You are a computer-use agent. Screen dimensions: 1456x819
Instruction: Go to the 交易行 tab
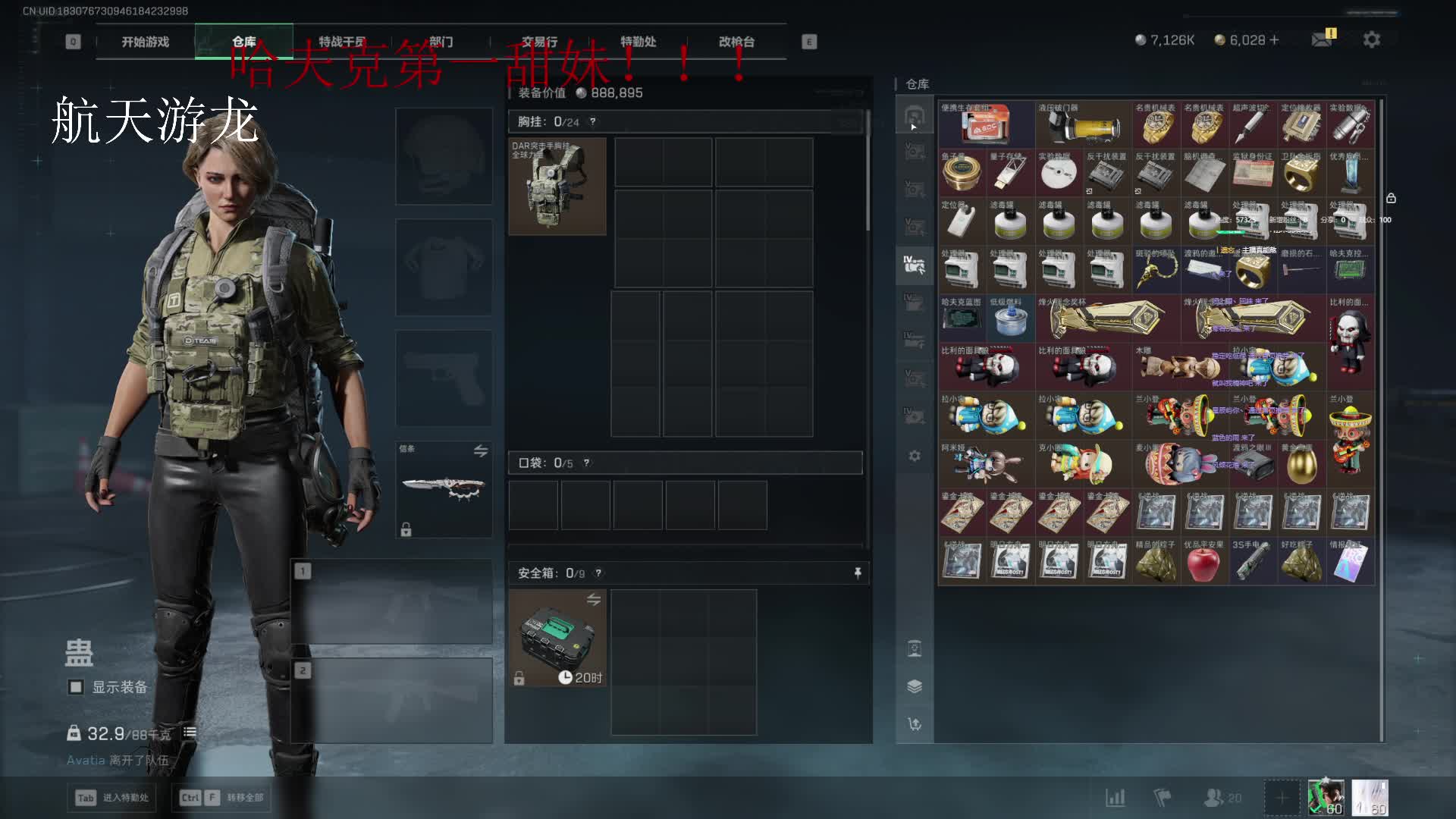pos(539,42)
